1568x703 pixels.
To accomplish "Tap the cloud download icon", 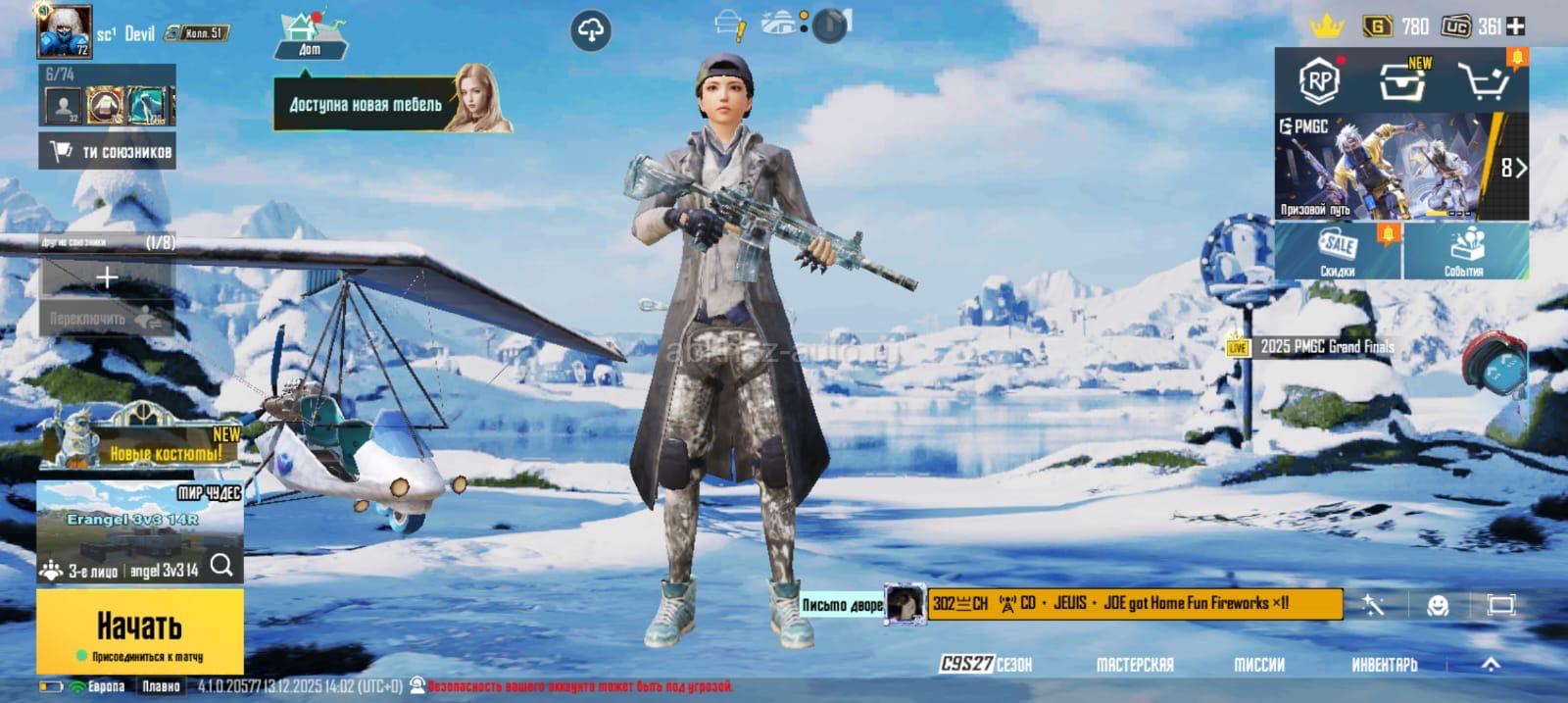I will pyautogui.click(x=590, y=31).
